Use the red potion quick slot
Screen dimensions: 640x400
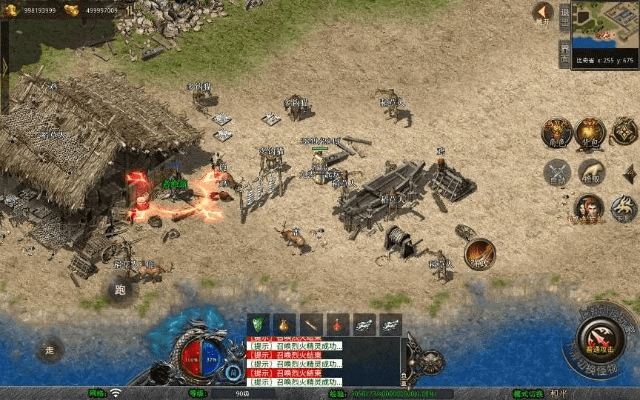click(338, 324)
